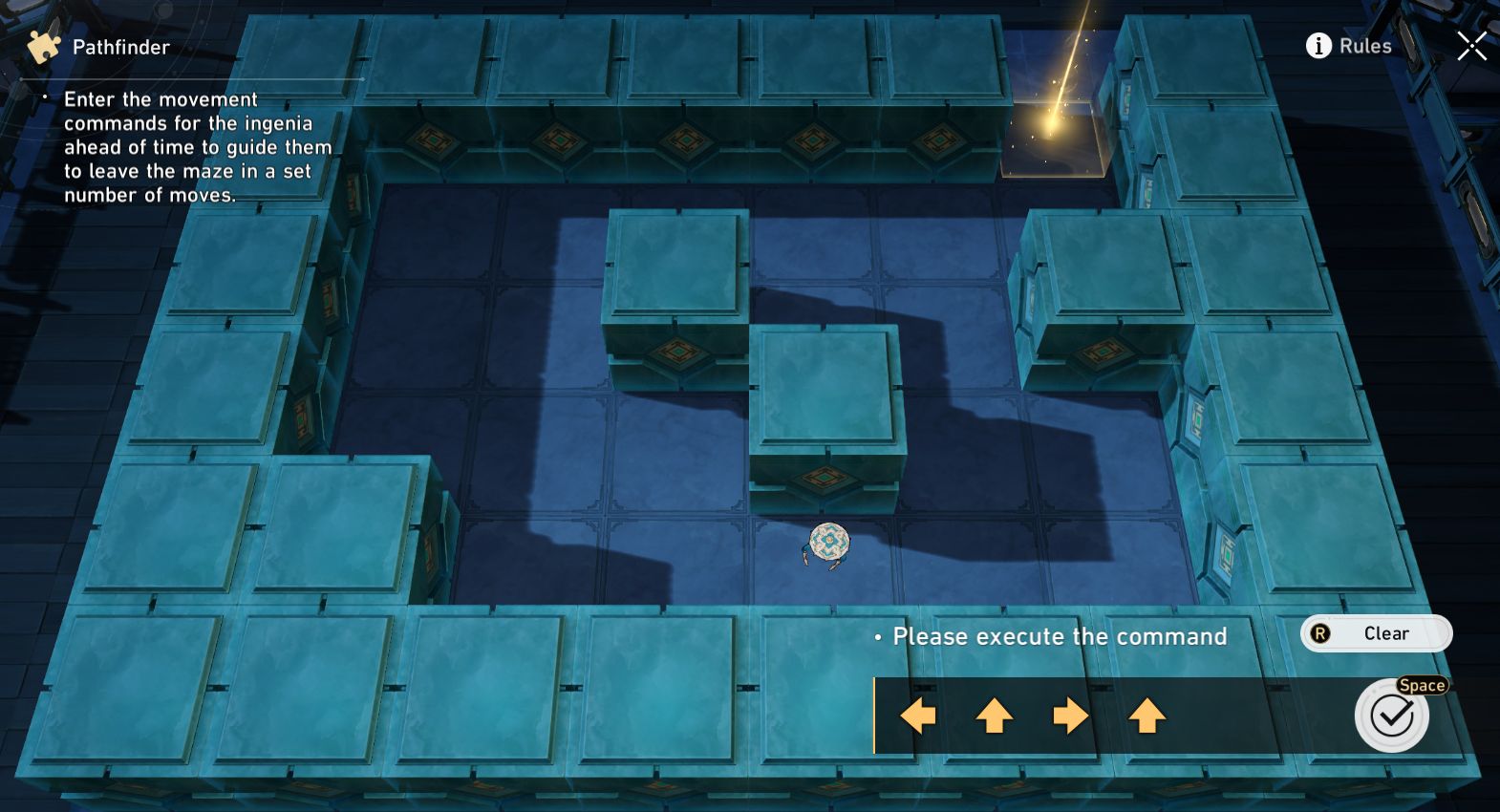
Task: Click the yellow bar edging the command queue
Action: 876,715
